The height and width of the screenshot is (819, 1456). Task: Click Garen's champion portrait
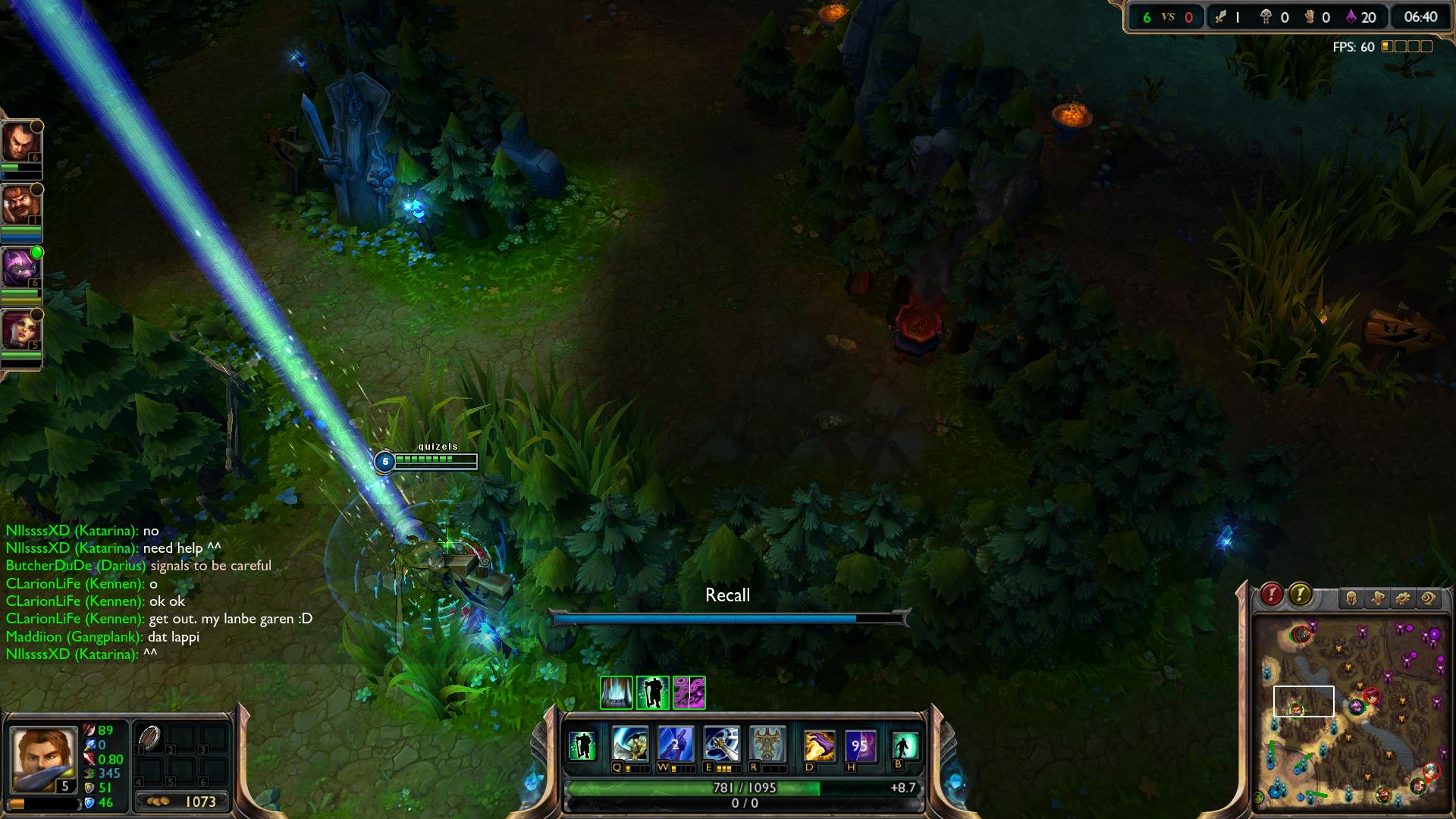click(x=42, y=759)
